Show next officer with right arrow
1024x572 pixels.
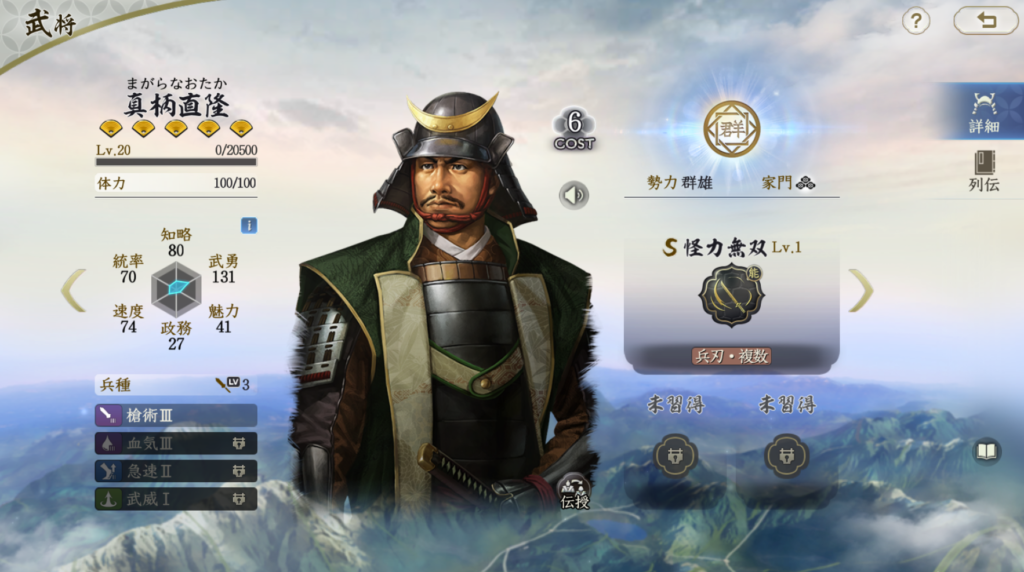tap(861, 290)
